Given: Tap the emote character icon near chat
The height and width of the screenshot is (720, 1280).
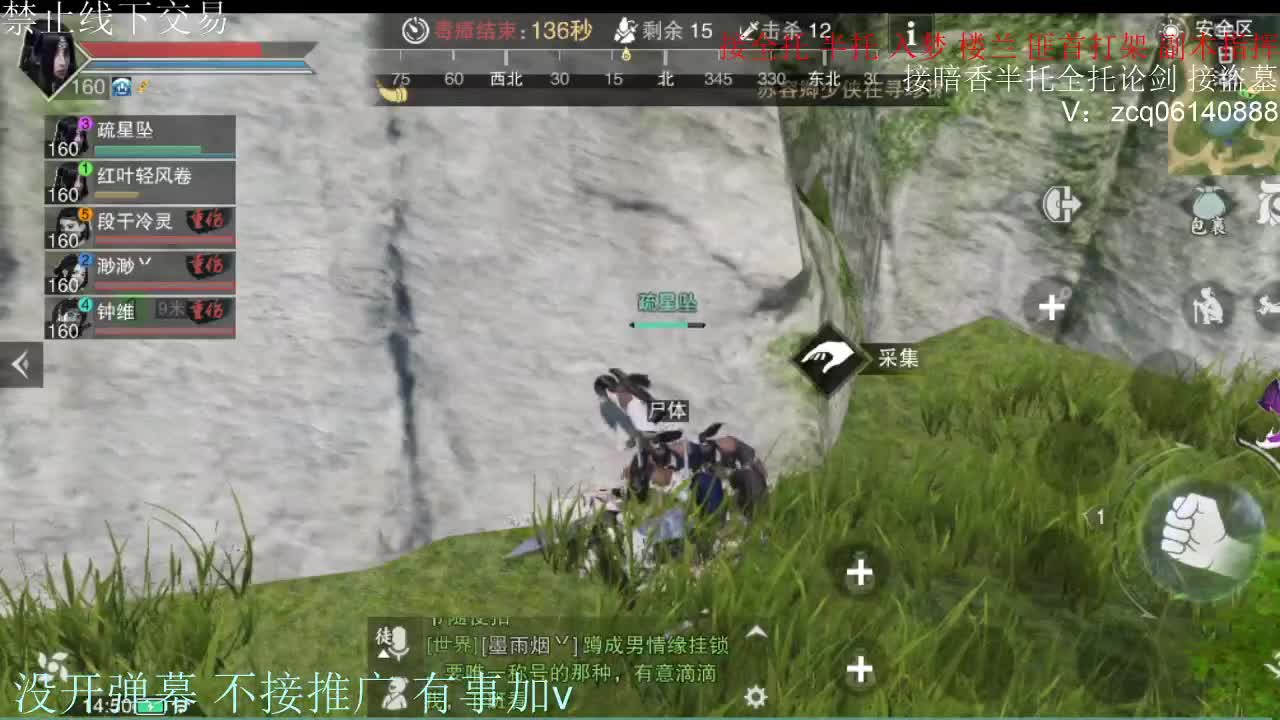Looking at the screenshot, I should tap(395, 695).
